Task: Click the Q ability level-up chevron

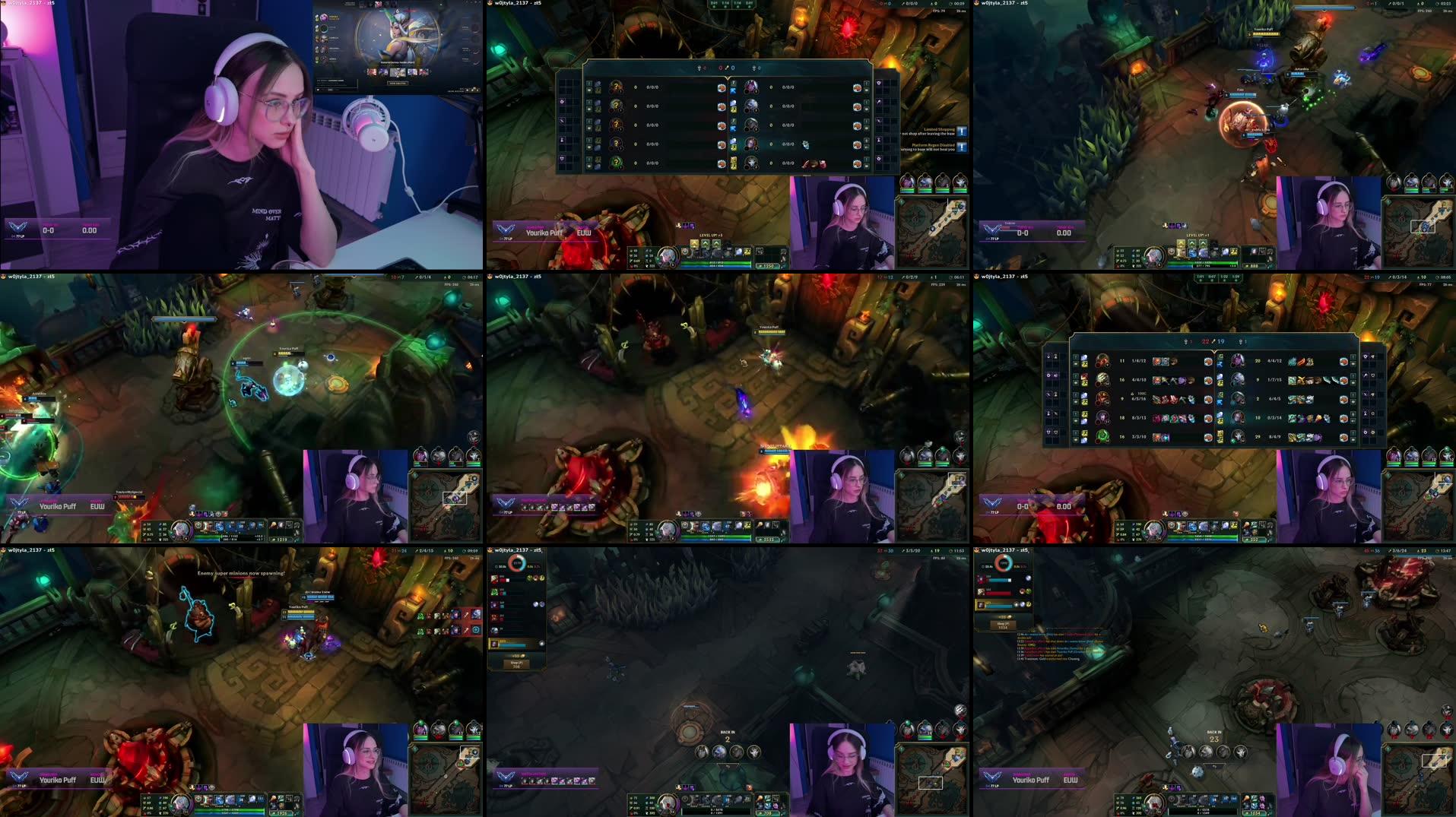Action: click(x=694, y=242)
